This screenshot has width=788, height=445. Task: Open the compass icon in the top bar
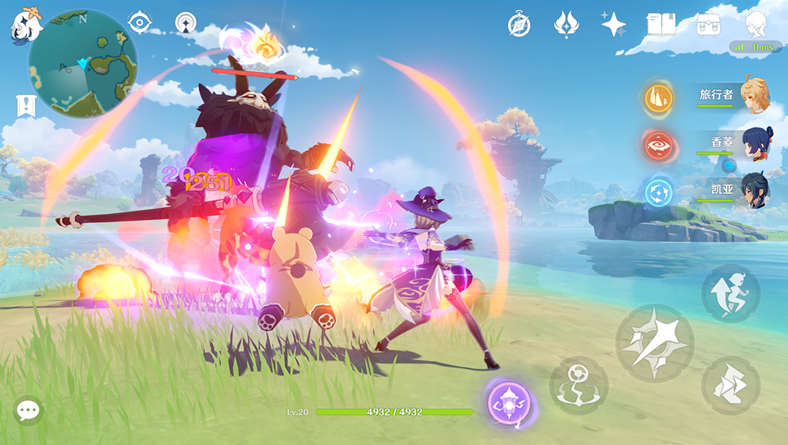[x=518, y=25]
